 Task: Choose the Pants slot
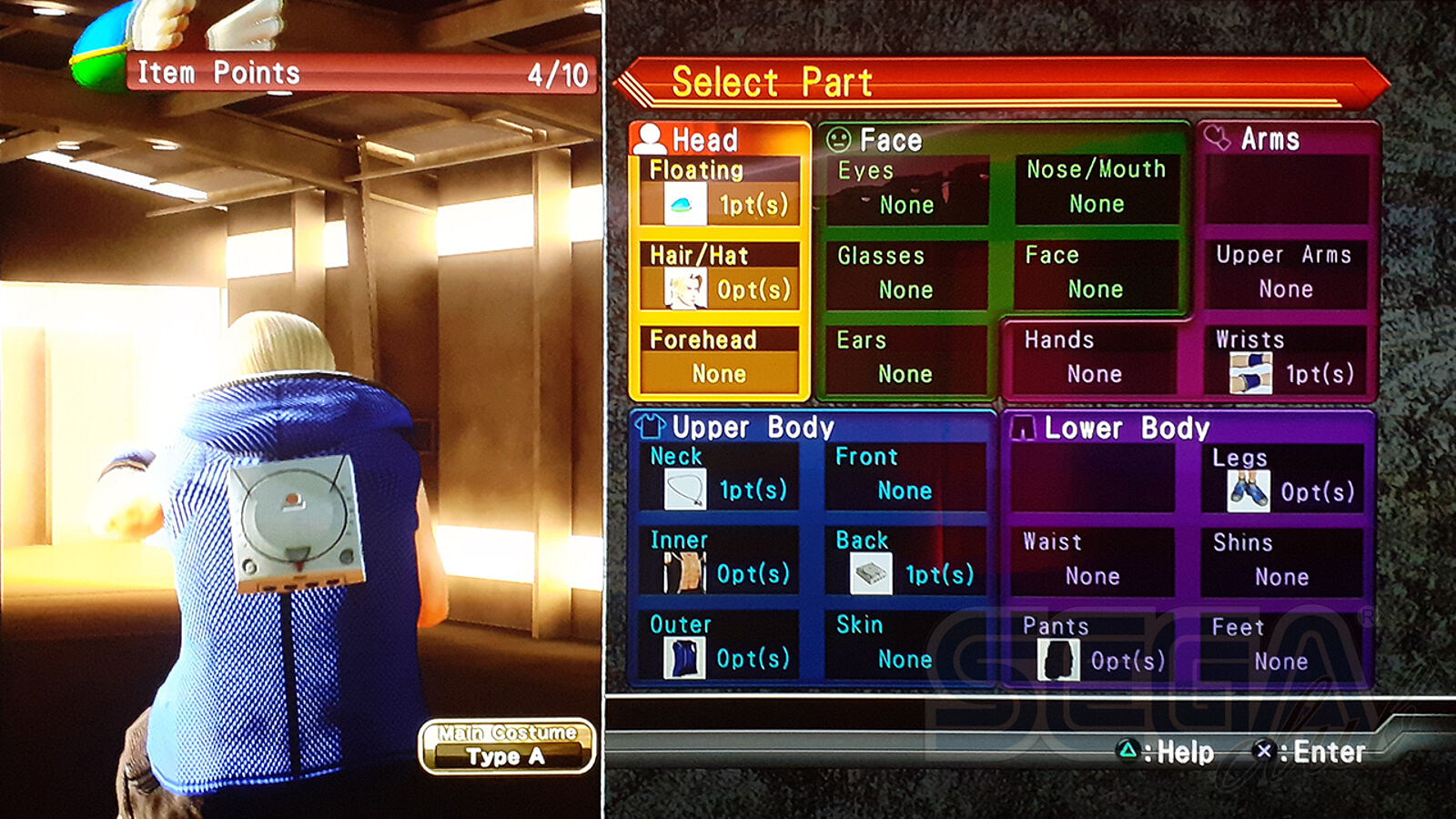(x=1093, y=646)
